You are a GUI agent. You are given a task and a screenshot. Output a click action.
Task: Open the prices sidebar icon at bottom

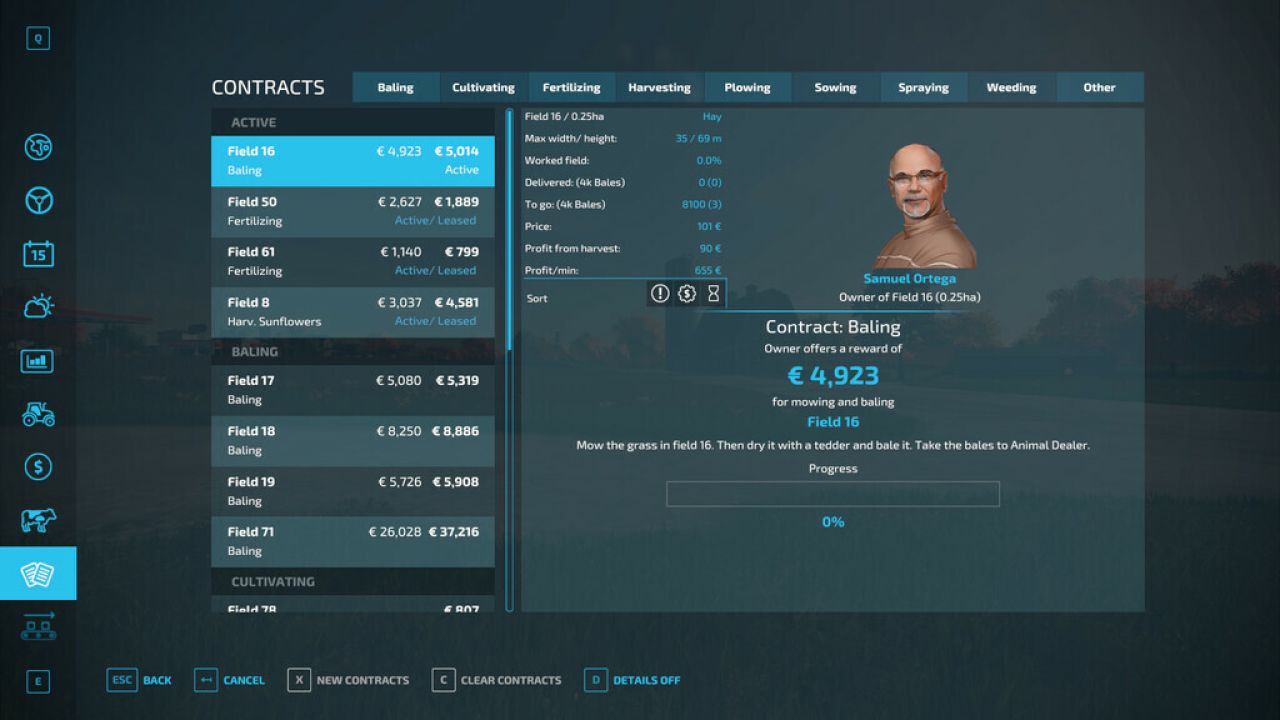[x=37, y=681]
